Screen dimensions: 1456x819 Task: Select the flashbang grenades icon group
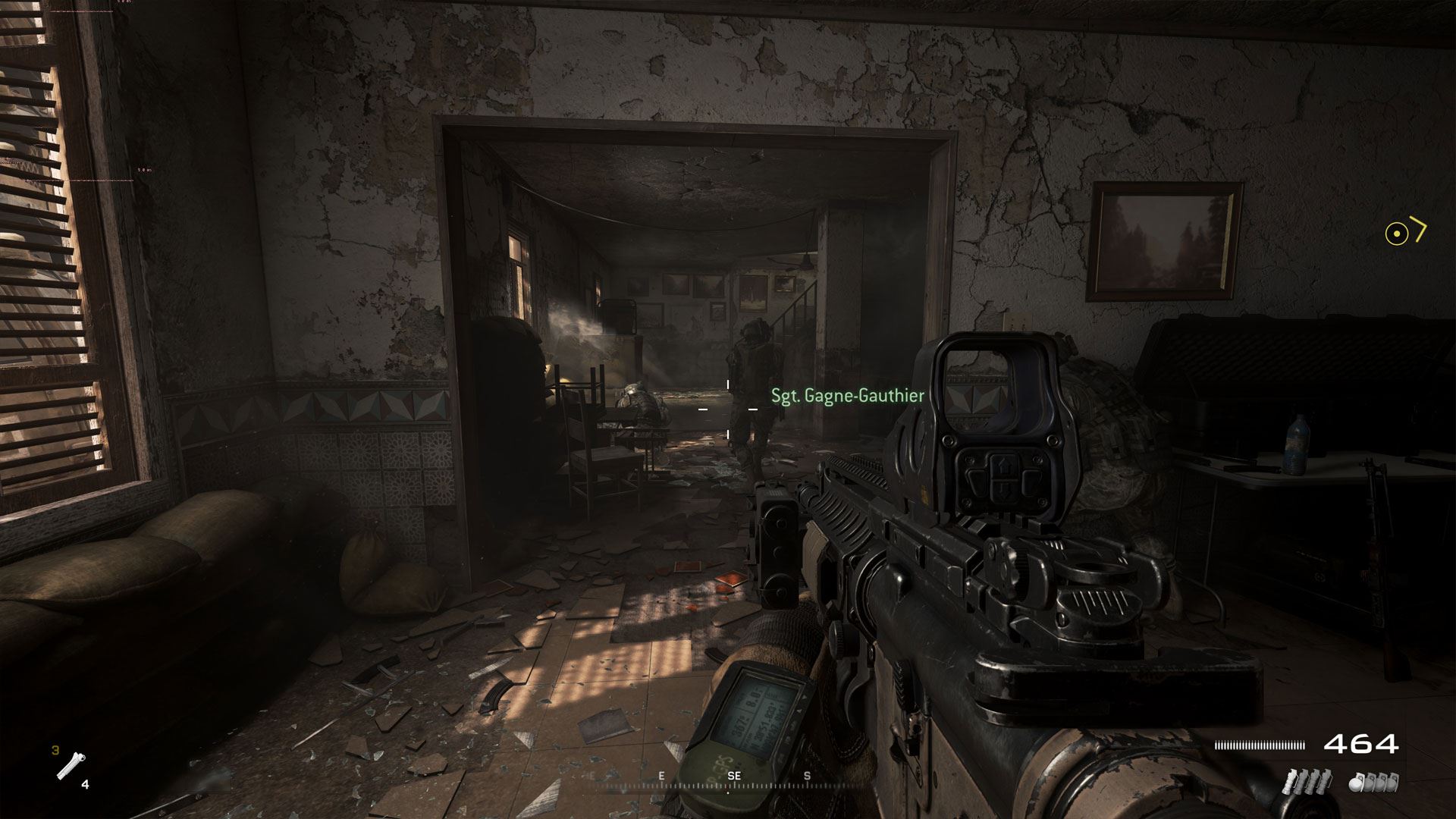1306,781
